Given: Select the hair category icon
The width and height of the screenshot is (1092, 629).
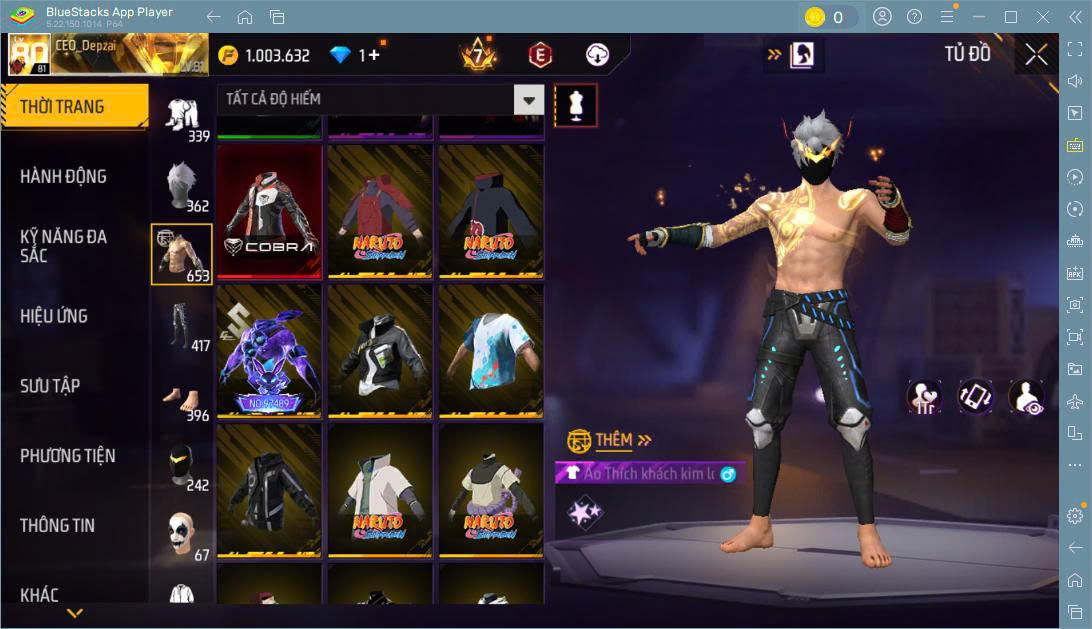Looking at the screenshot, I should 181,186.
